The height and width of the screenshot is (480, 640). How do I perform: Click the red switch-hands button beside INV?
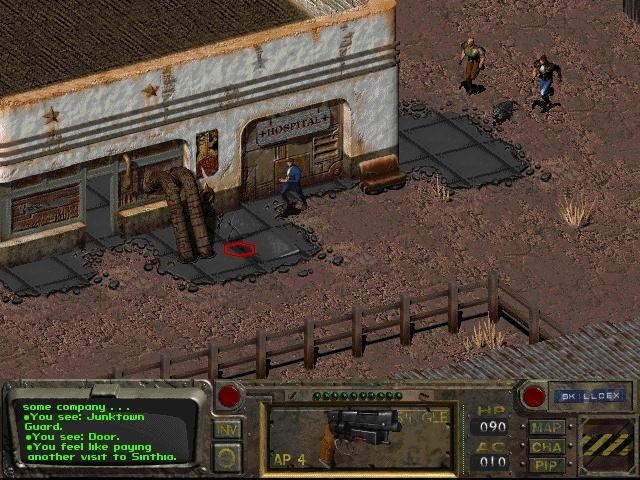click(229, 396)
